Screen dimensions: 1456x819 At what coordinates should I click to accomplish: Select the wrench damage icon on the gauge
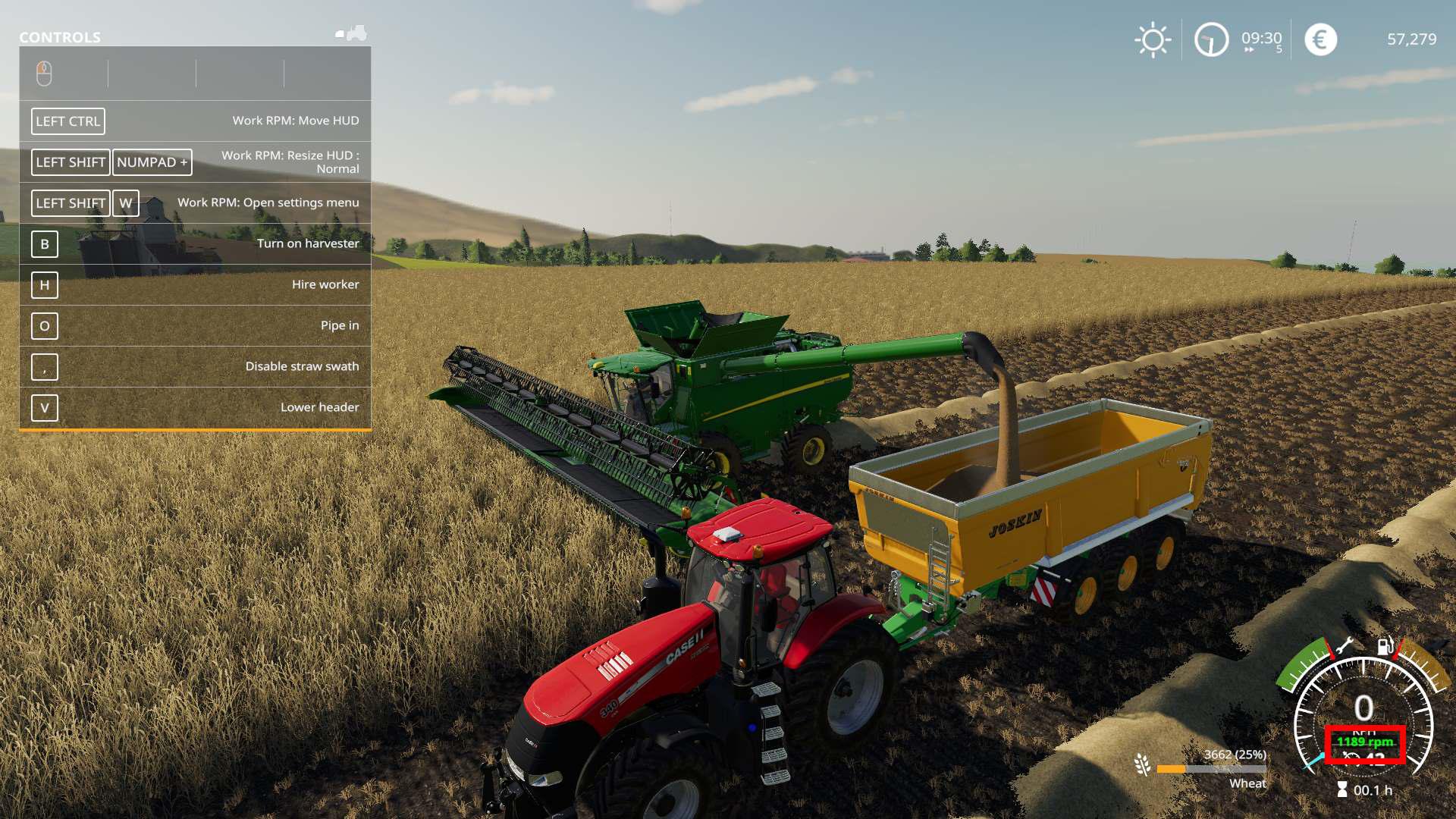(1344, 647)
